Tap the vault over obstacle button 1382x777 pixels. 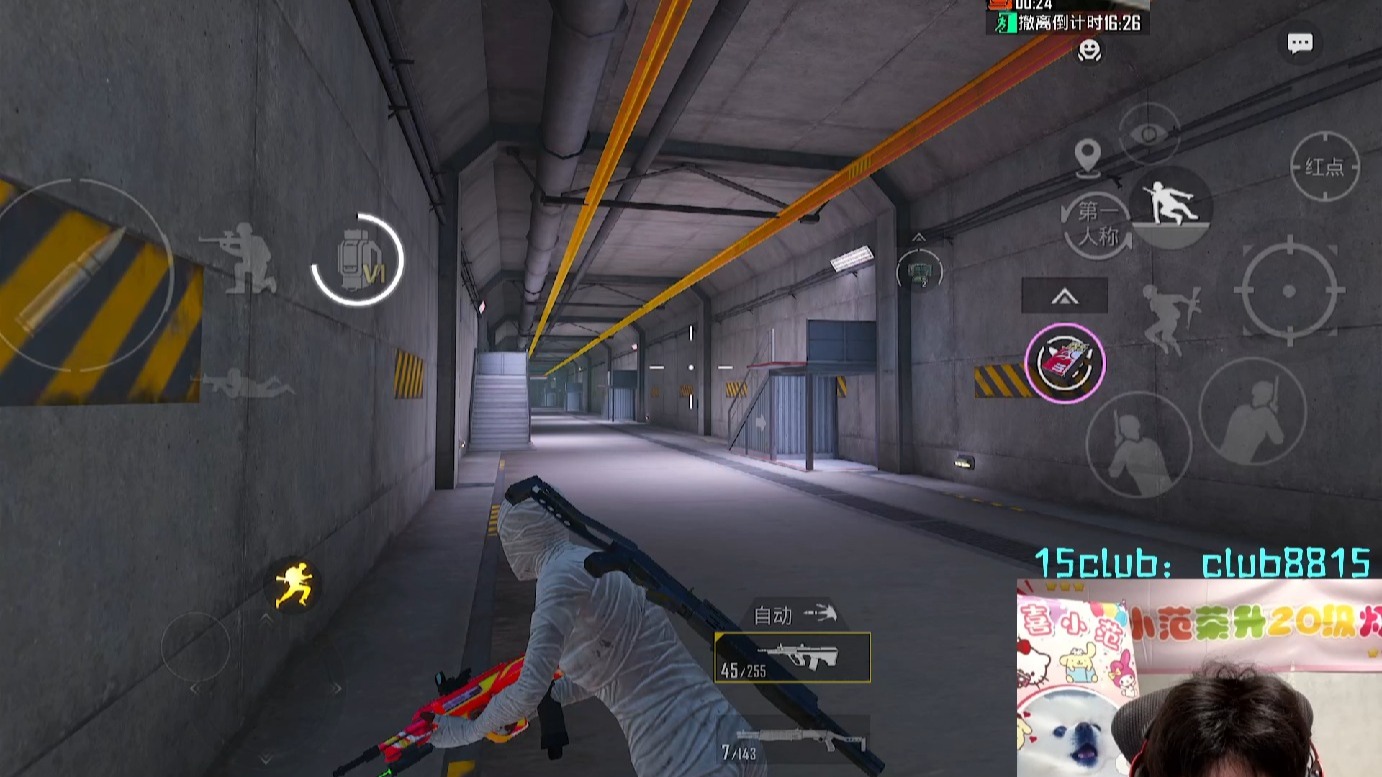pyautogui.click(x=1170, y=206)
